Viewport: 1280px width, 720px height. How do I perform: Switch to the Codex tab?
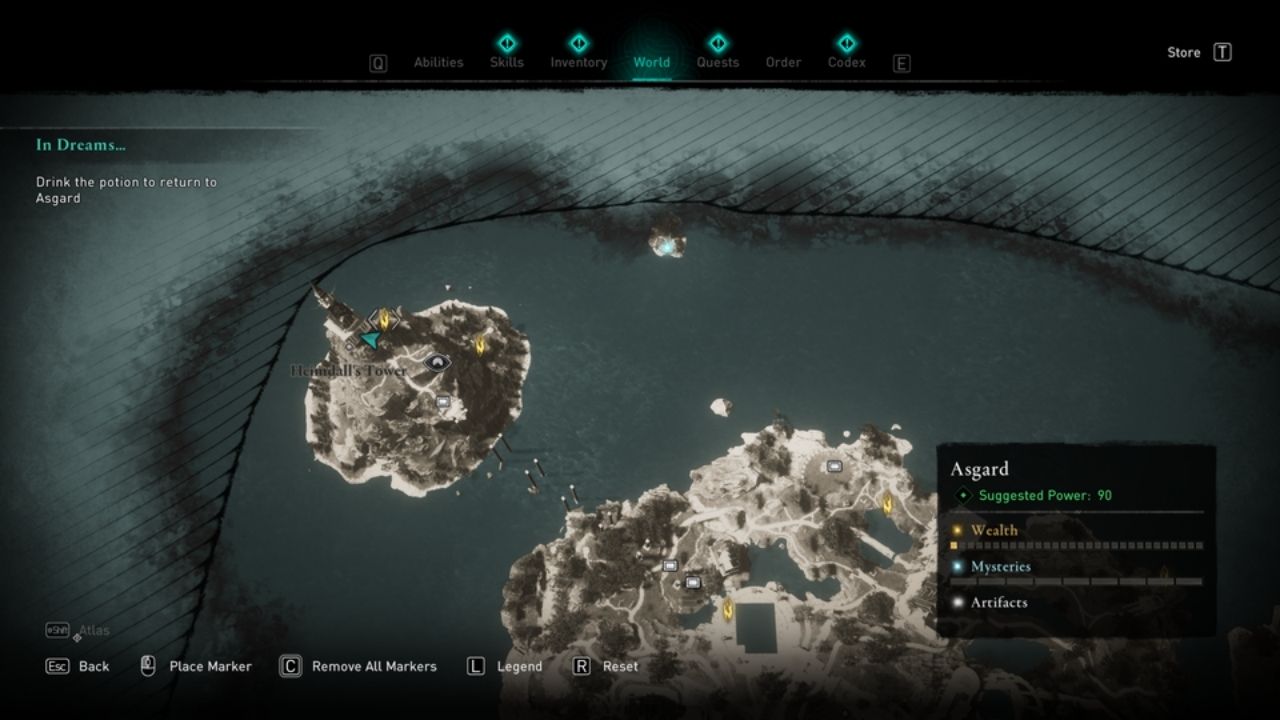coord(846,62)
